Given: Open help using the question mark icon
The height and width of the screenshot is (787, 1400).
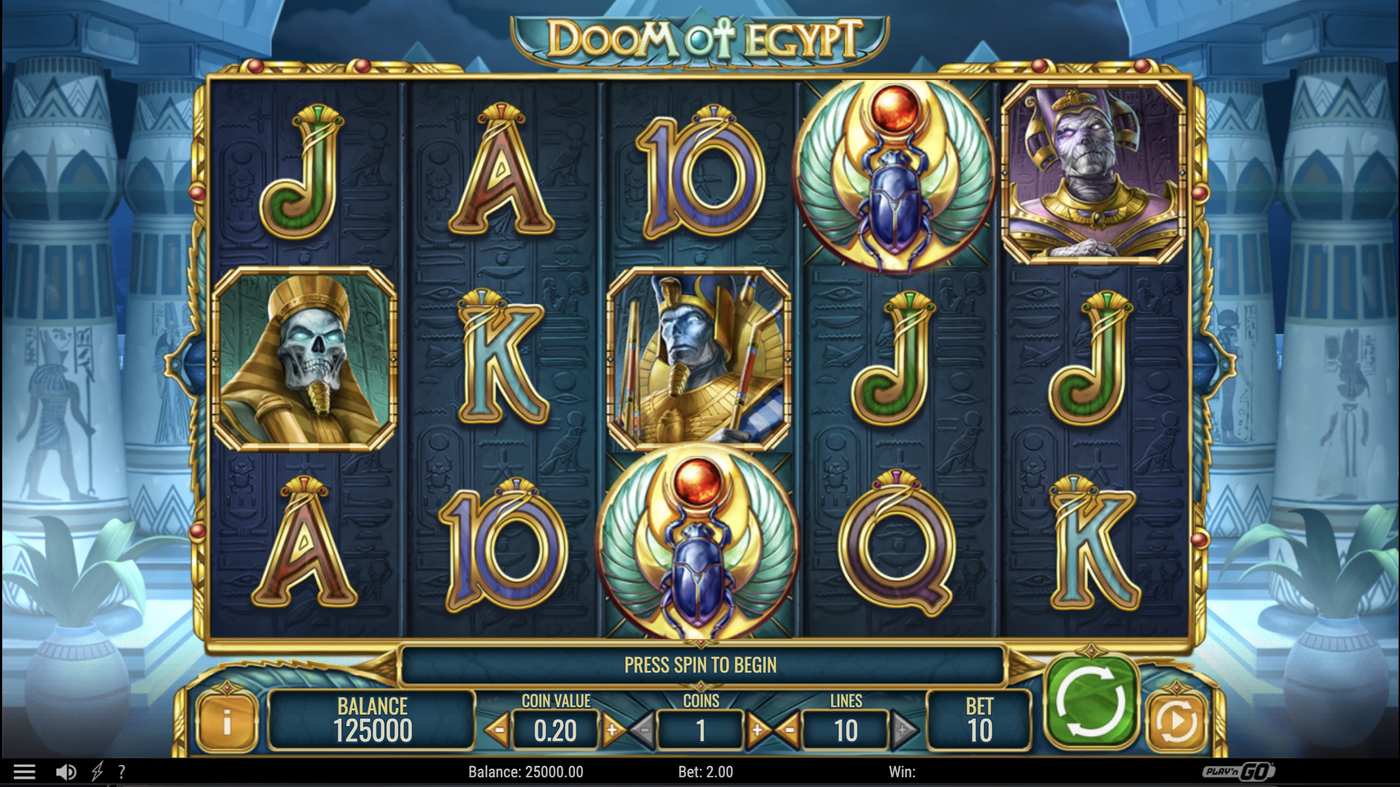Looking at the screenshot, I should click(x=122, y=770).
